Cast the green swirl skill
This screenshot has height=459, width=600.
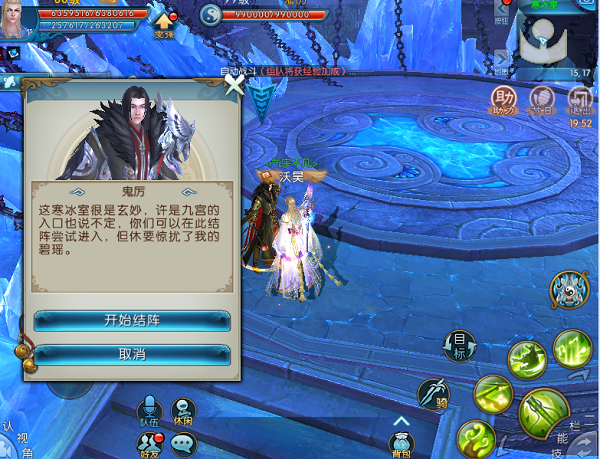(x=476, y=438)
